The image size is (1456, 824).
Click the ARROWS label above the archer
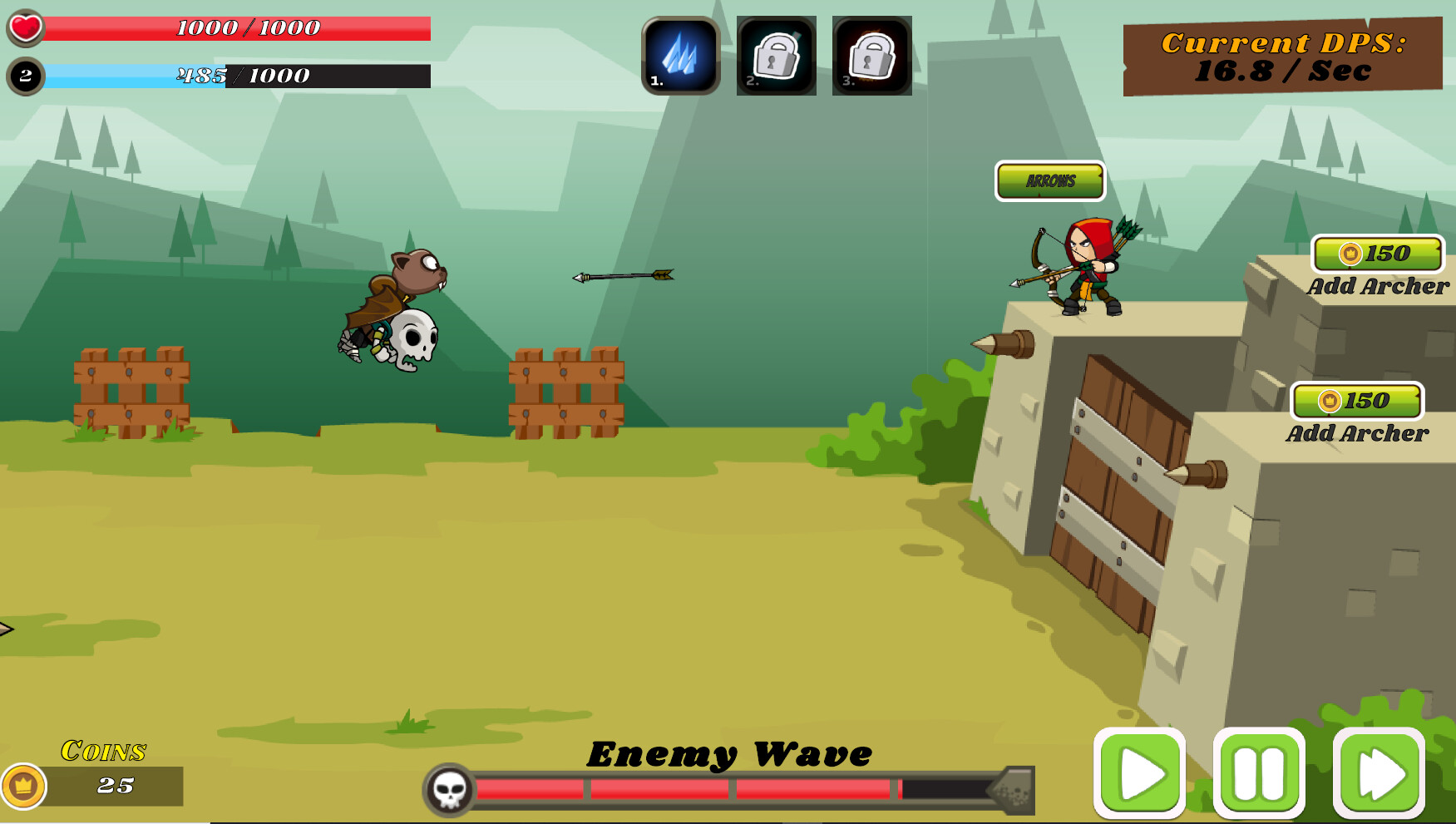(1049, 179)
